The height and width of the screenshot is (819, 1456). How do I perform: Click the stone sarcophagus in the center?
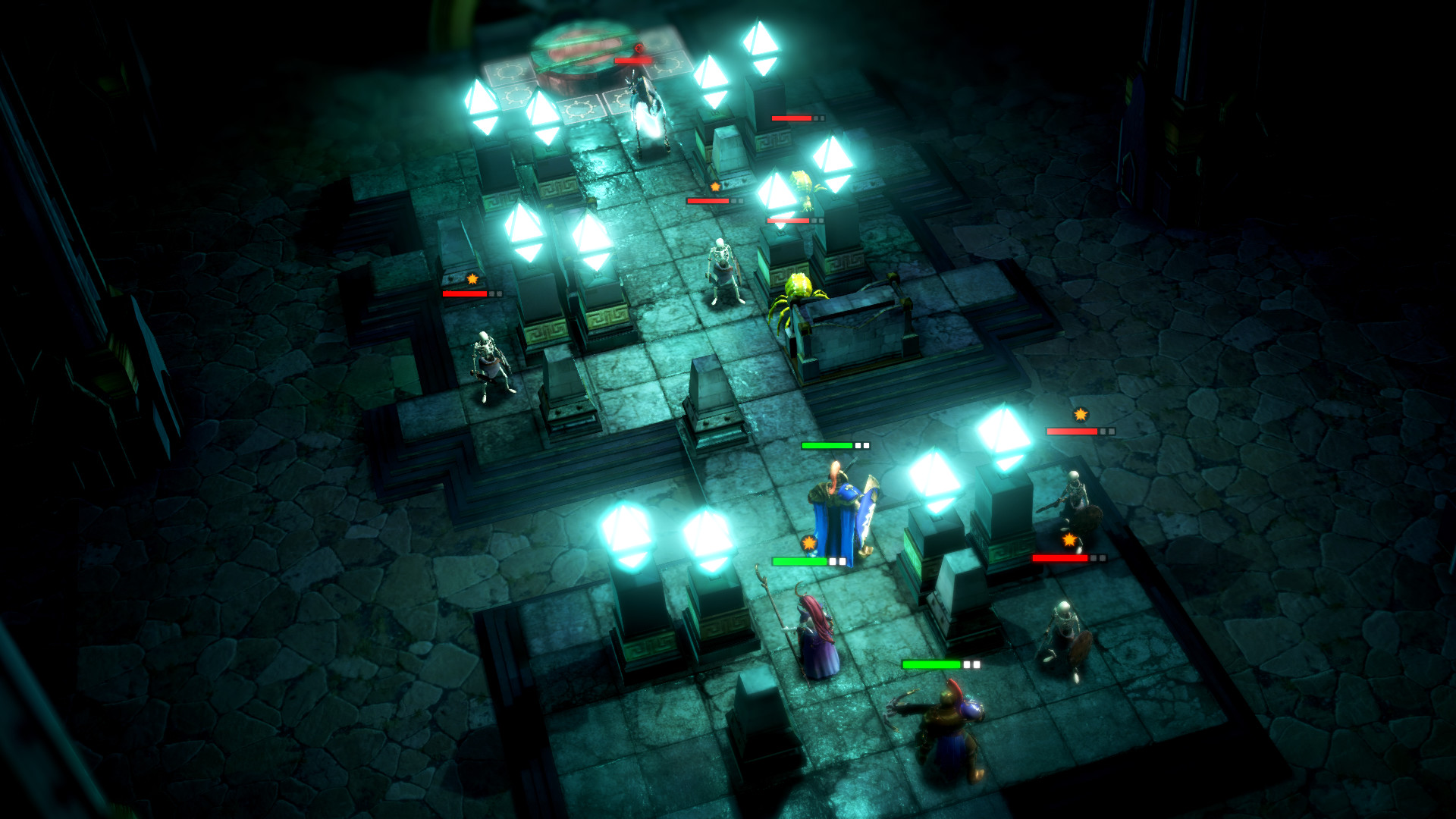click(x=849, y=326)
